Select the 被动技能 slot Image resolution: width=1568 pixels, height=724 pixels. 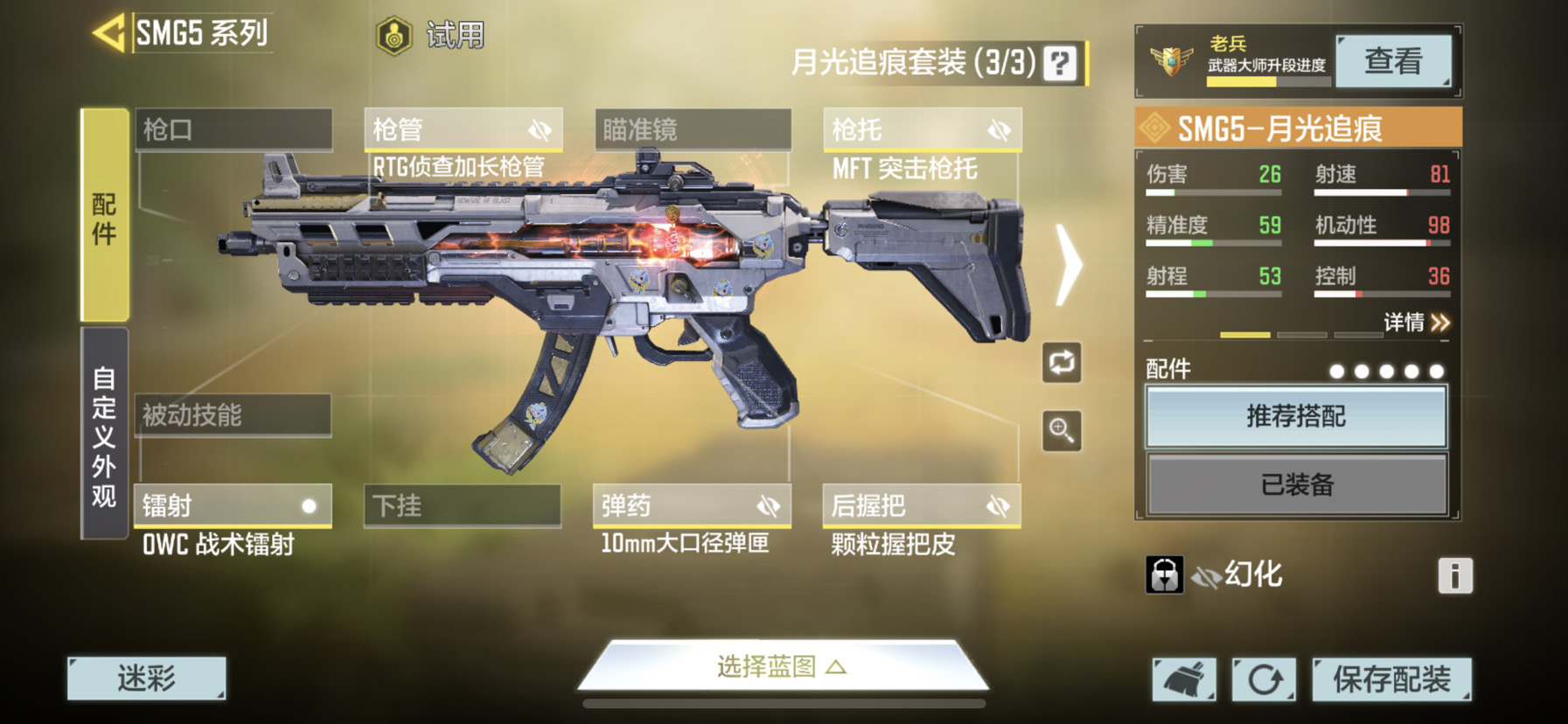point(233,415)
